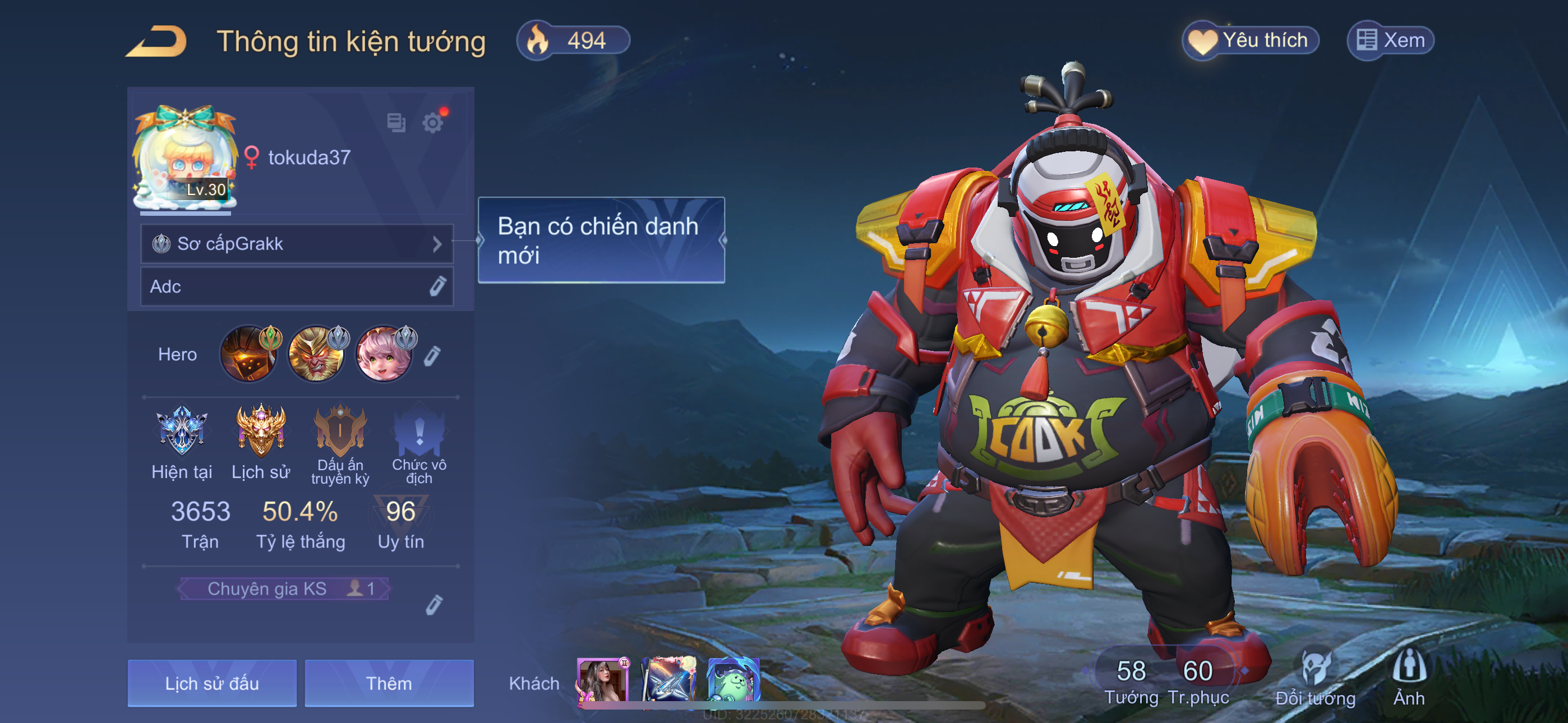Edit the Adc signature field

click(437, 286)
